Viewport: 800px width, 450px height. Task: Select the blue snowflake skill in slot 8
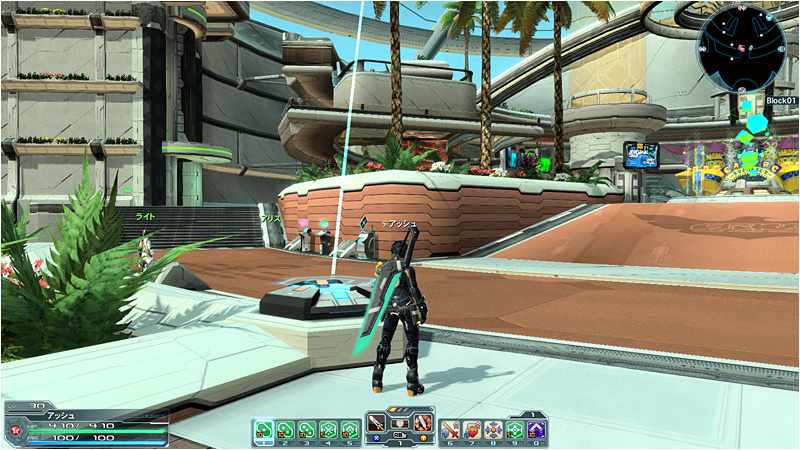pos(494,430)
